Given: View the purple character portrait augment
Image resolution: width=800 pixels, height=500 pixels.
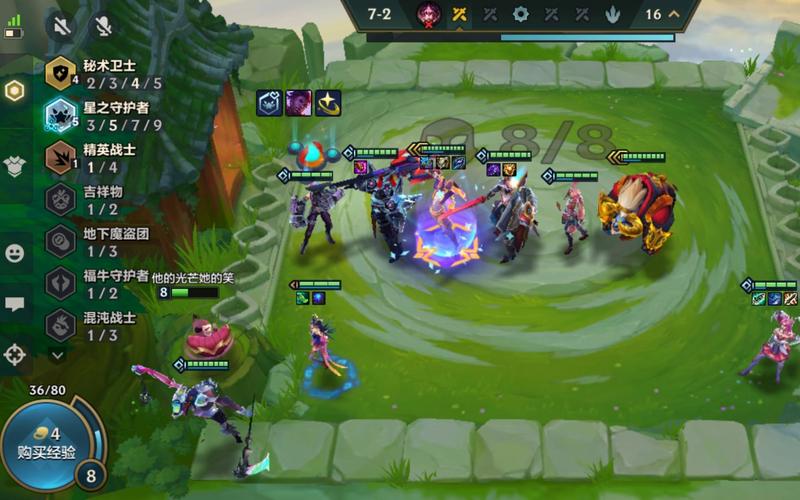Looking at the screenshot, I should click(299, 103).
